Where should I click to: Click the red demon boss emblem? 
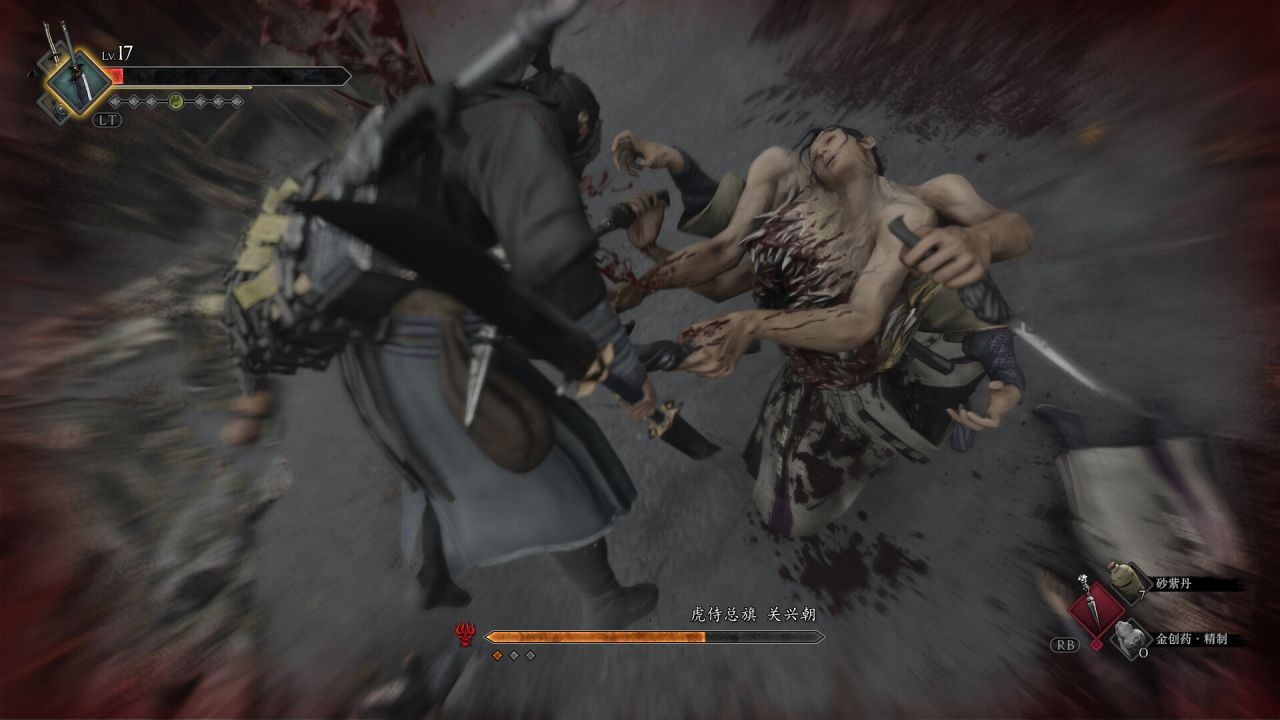(x=464, y=635)
